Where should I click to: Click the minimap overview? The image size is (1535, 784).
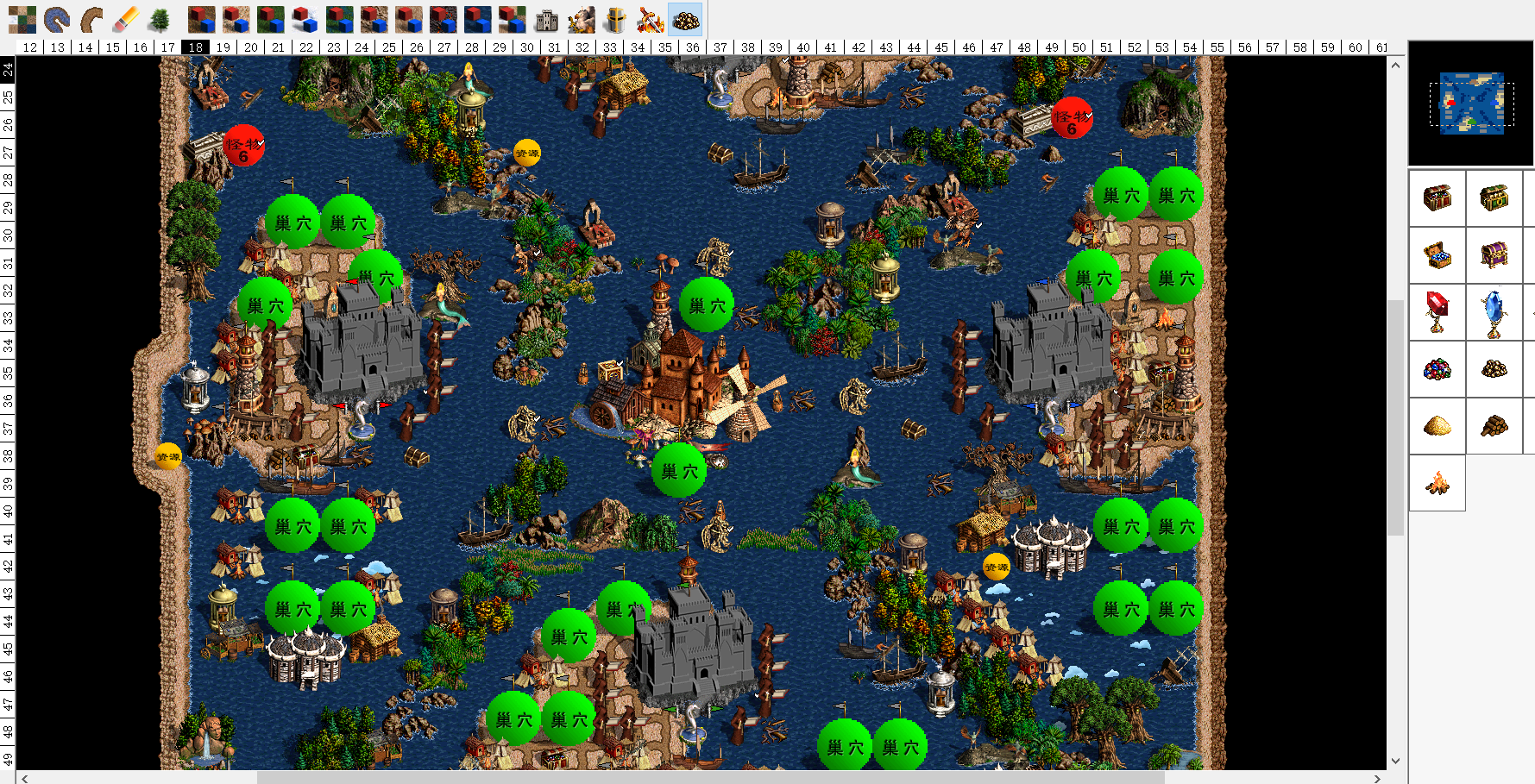pyautogui.click(x=1471, y=103)
